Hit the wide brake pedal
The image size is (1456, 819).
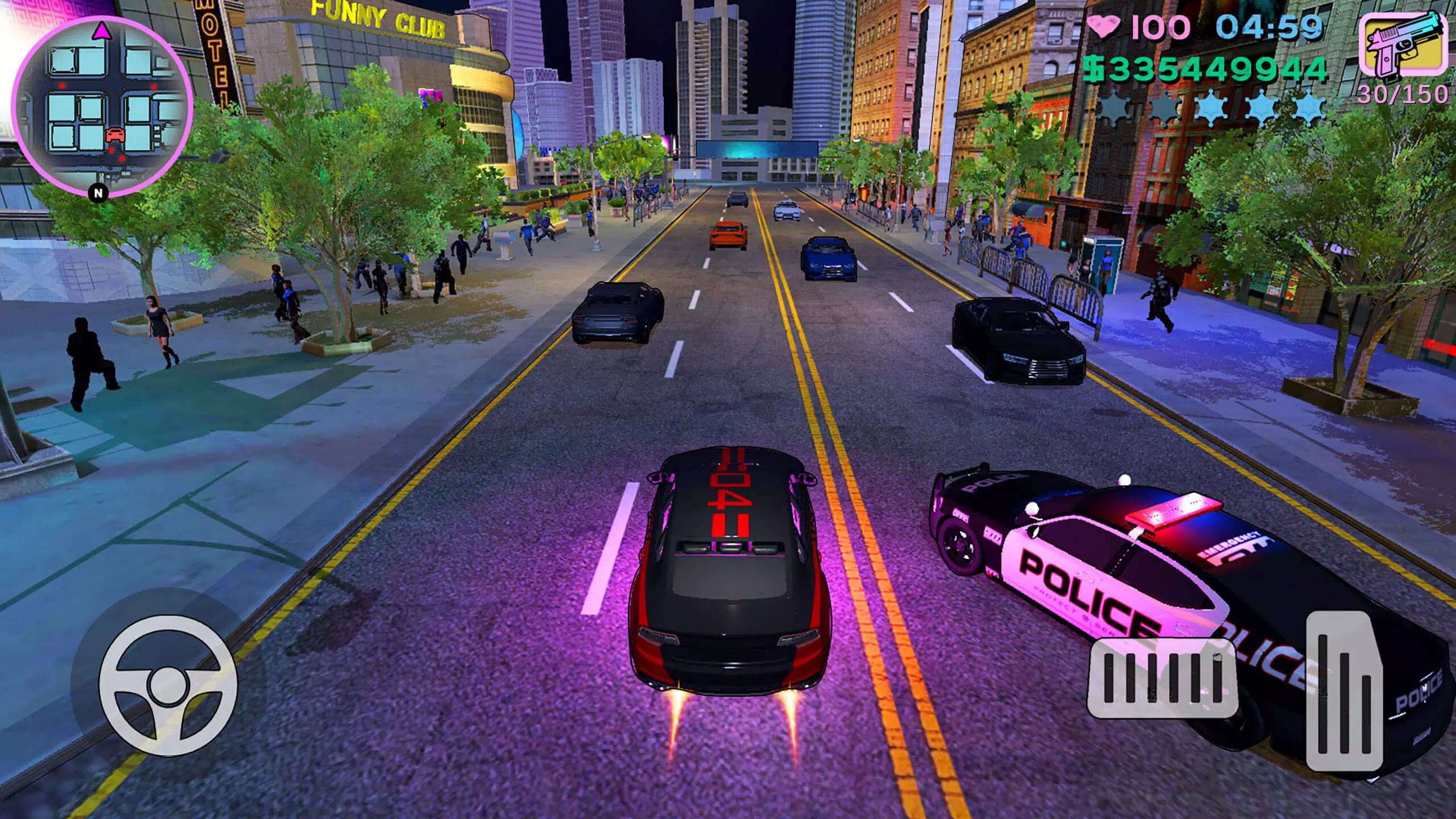(1162, 678)
